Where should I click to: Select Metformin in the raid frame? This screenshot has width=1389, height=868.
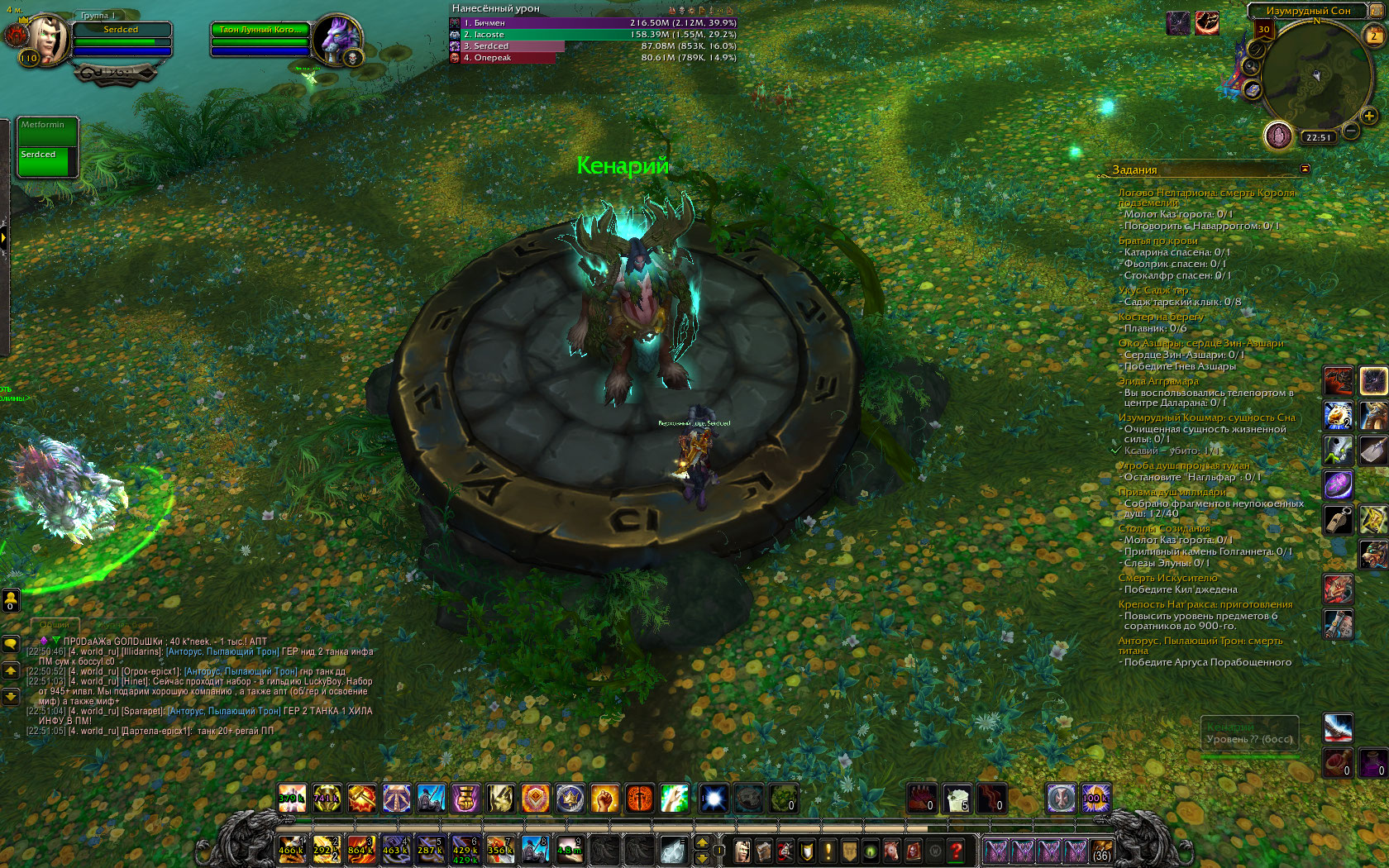click(x=47, y=132)
